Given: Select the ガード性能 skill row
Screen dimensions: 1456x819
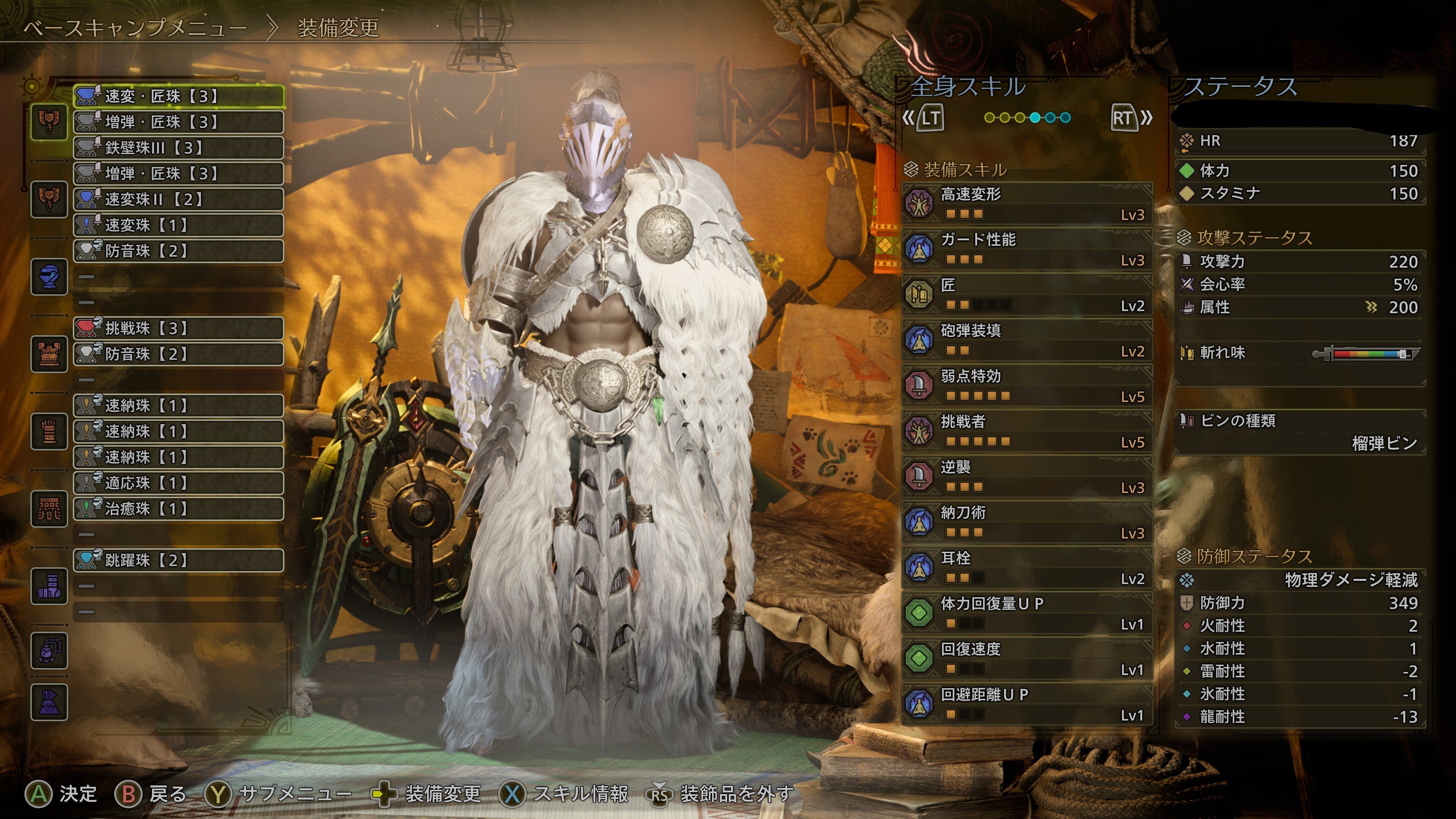Looking at the screenshot, I should 1028,249.
